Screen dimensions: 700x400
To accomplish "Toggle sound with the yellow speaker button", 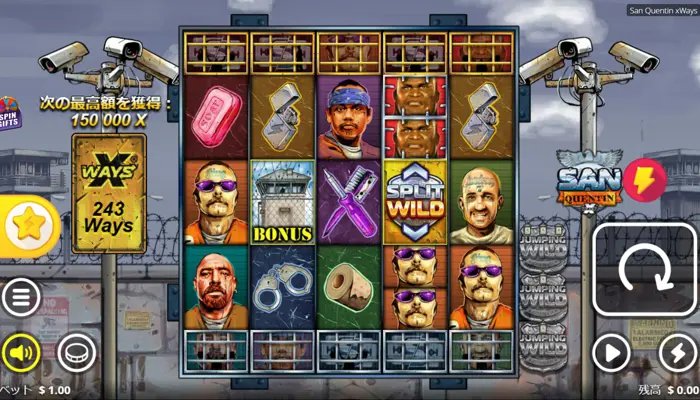I will [x=21, y=352].
